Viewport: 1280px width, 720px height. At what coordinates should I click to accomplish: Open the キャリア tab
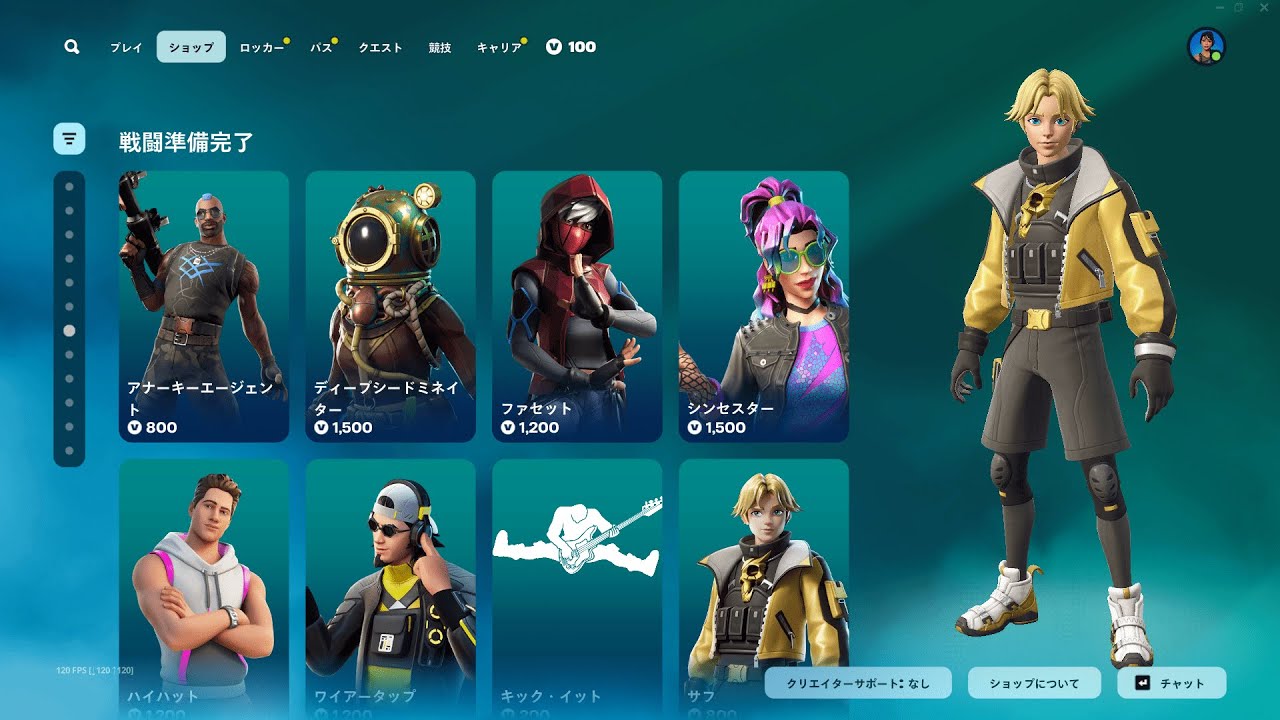[x=499, y=47]
